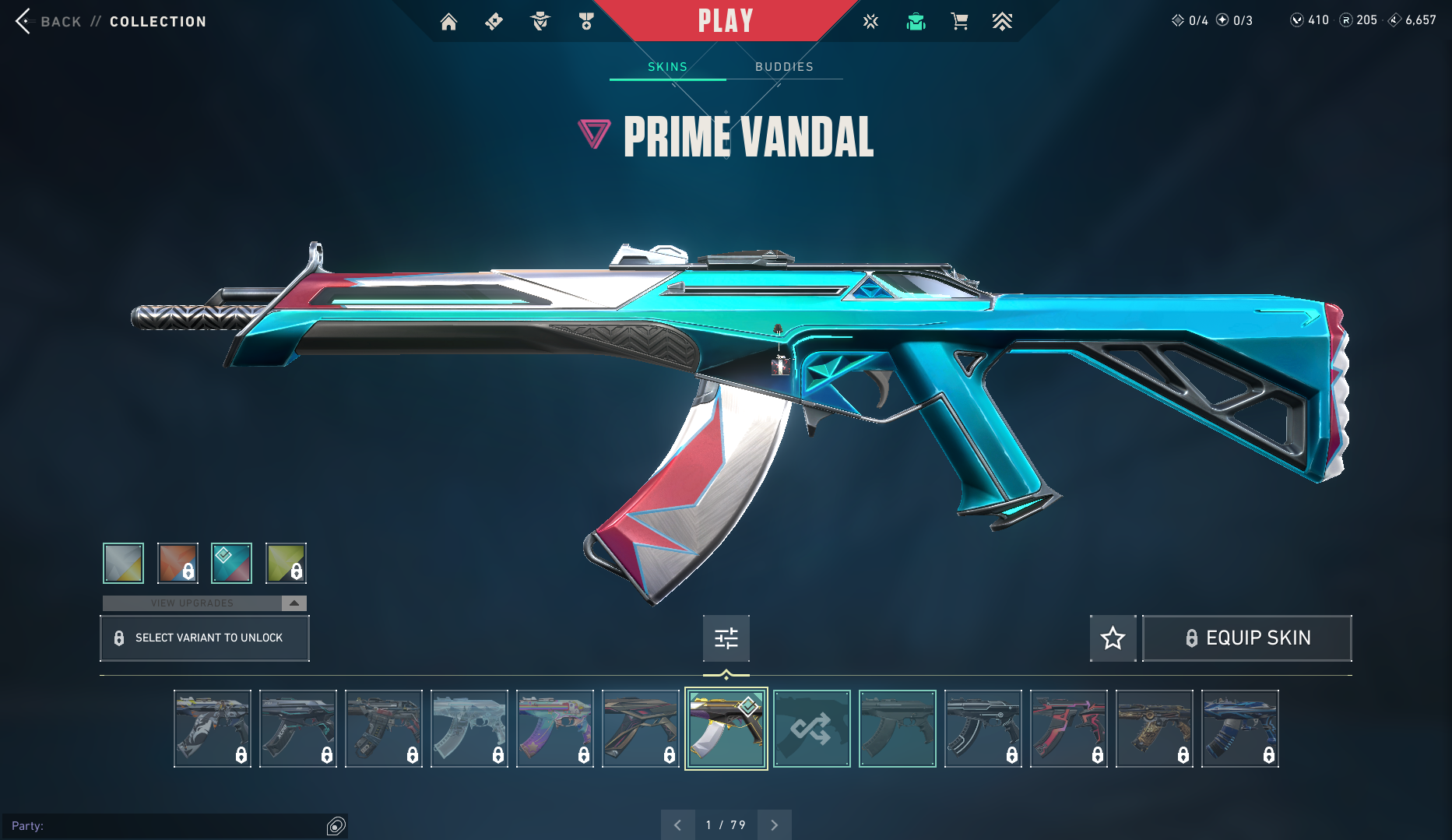The height and width of the screenshot is (840, 1452).
Task: Open Career history via medal icon
Action: pos(586,21)
